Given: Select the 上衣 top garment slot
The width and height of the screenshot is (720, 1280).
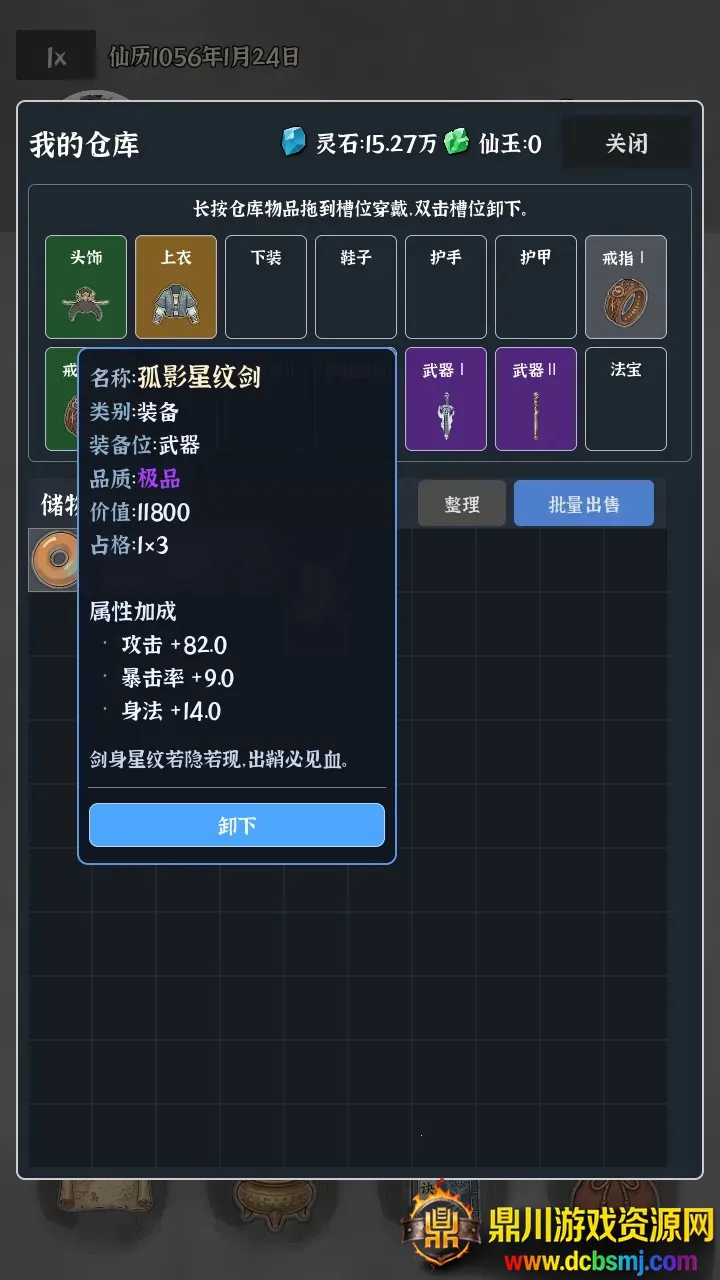Looking at the screenshot, I should pos(176,287).
